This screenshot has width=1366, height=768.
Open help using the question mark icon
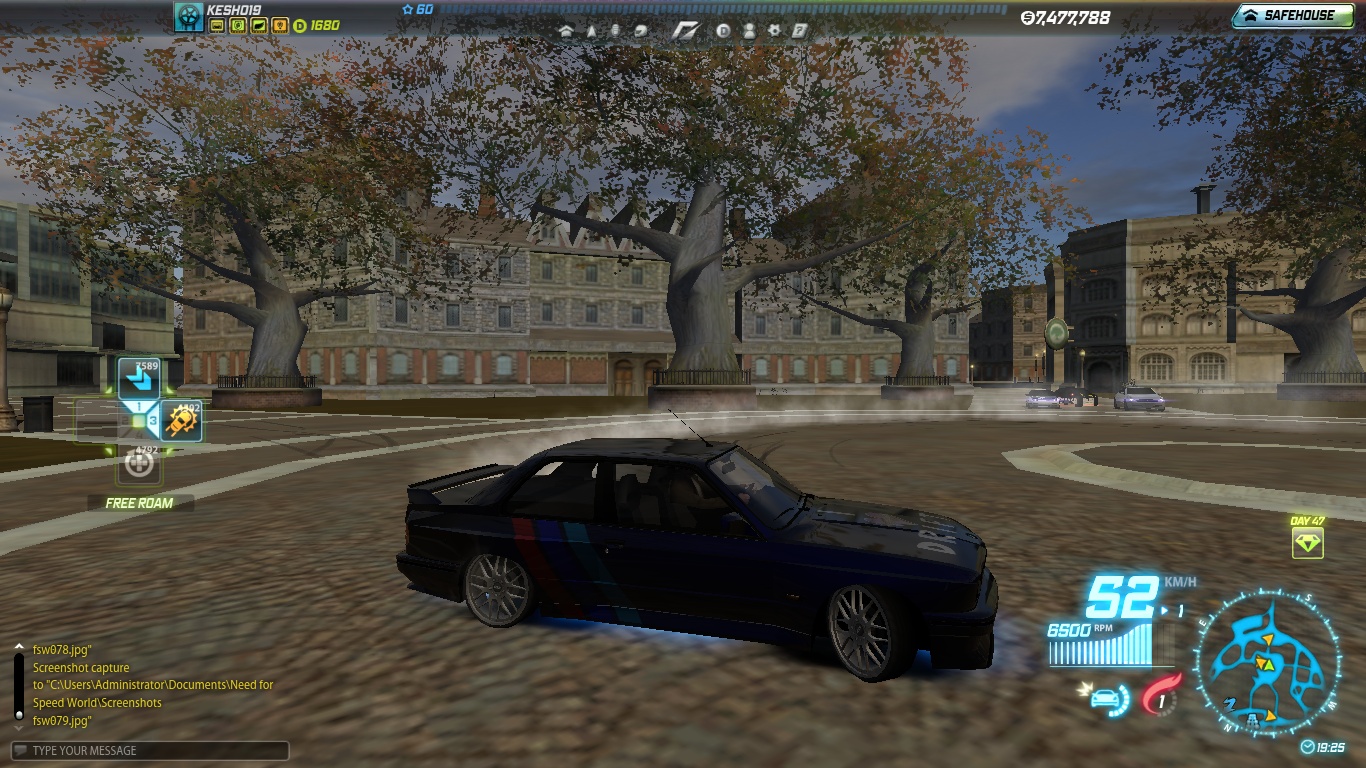coord(799,30)
